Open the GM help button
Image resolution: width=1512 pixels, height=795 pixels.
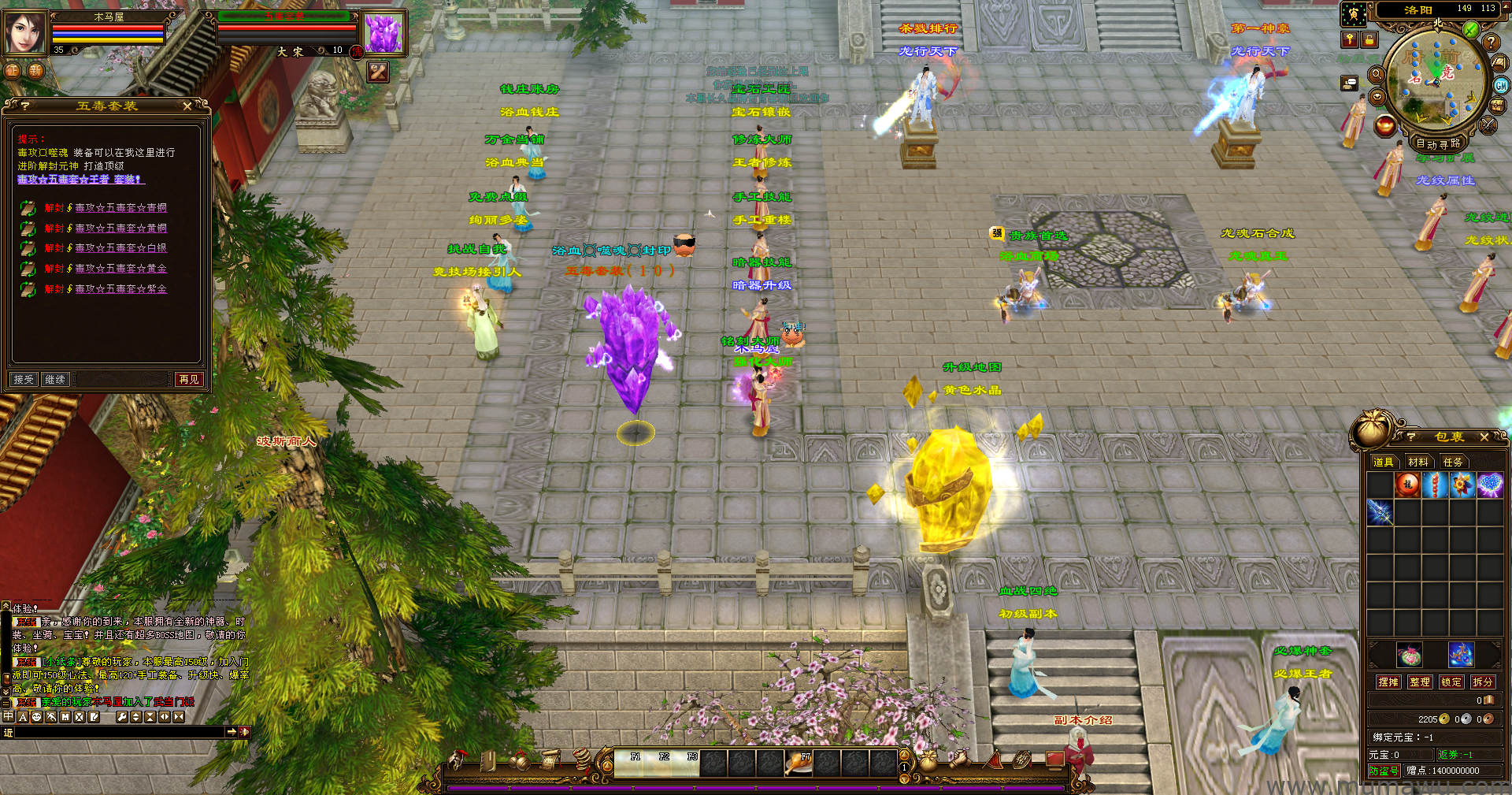[1501, 86]
